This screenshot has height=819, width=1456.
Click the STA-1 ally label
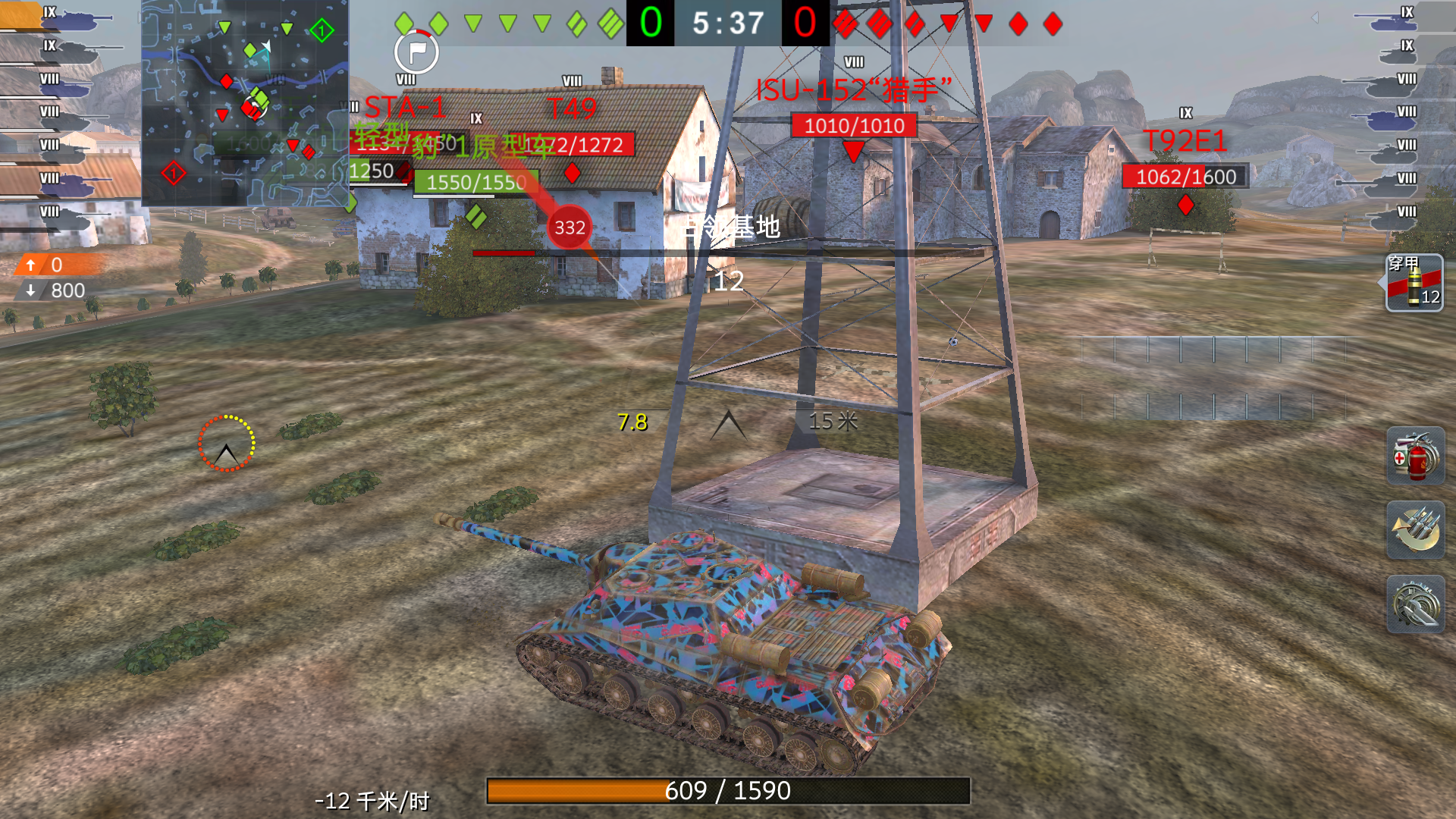tap(404, 106)
